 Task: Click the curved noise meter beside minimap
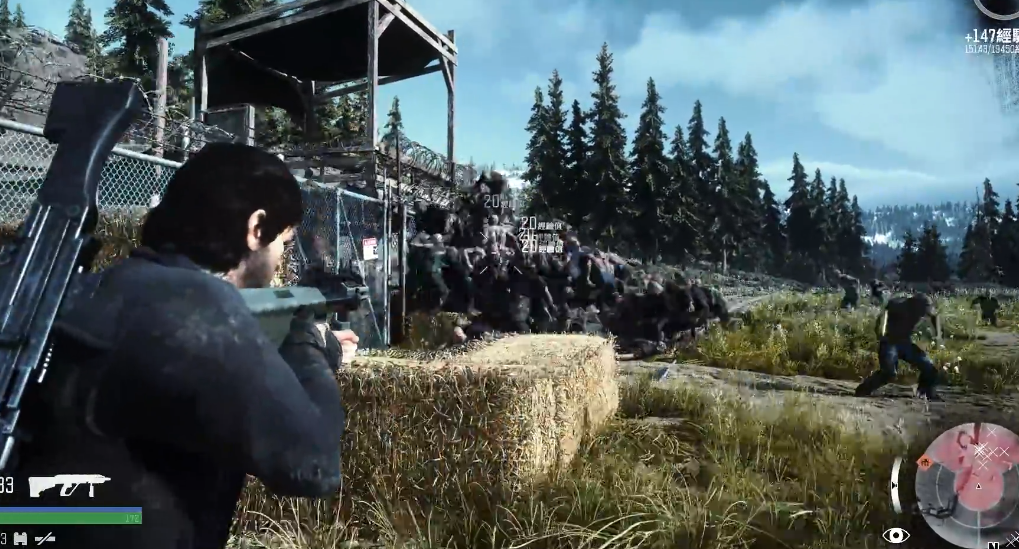point(896,485)
